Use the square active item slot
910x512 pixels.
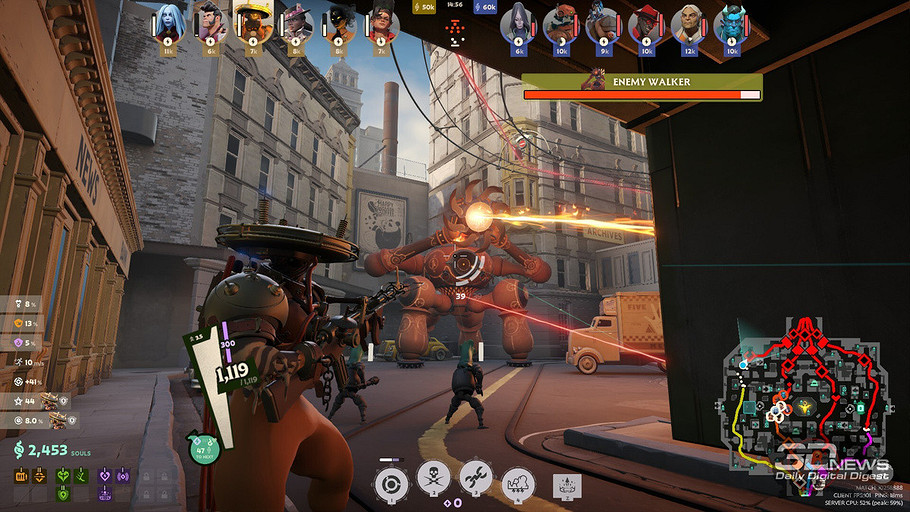(x=566, y=486)
